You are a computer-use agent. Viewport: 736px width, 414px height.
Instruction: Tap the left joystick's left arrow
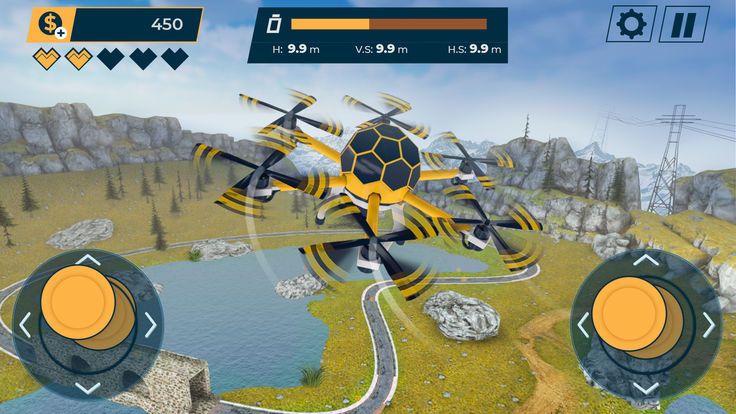[25, 324]
